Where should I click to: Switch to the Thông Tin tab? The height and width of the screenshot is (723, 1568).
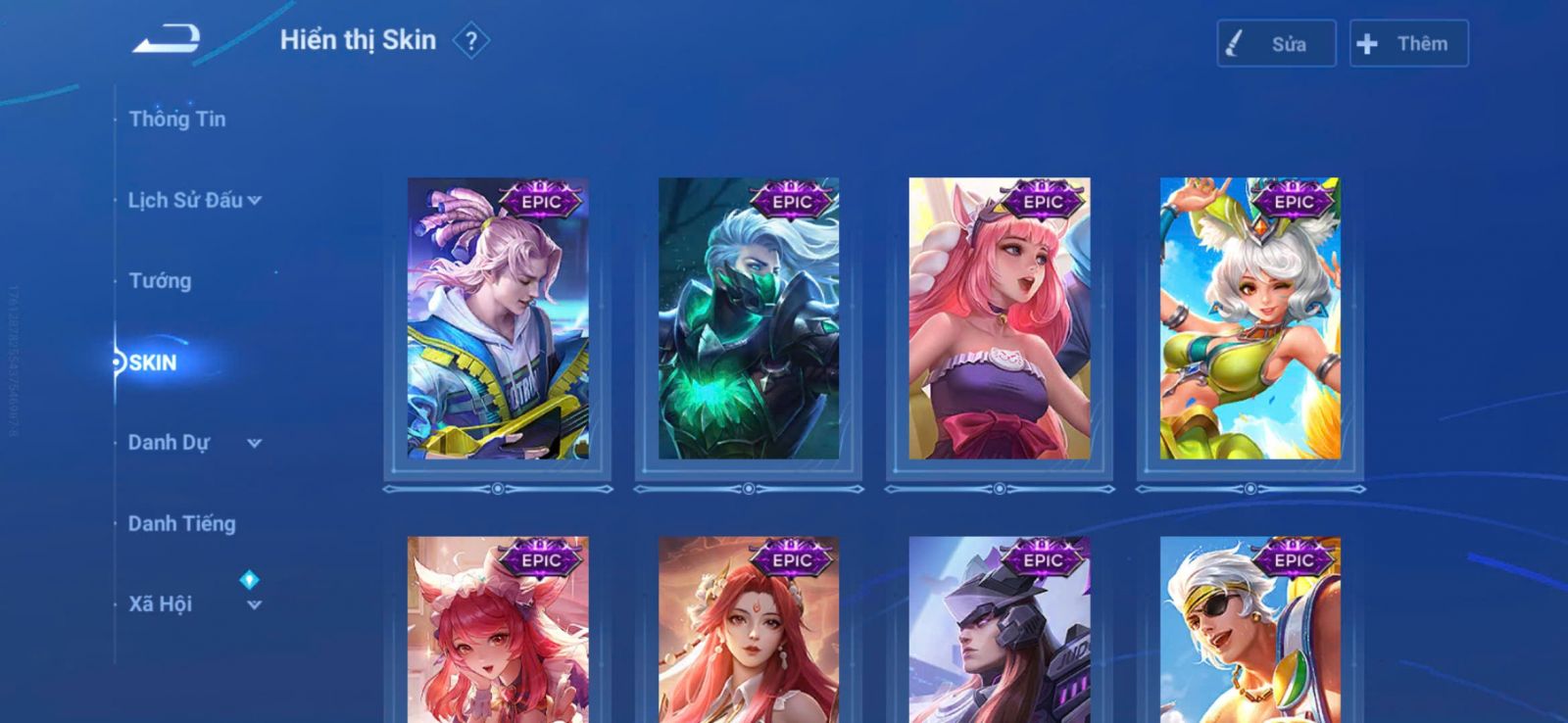click(177, 120)
